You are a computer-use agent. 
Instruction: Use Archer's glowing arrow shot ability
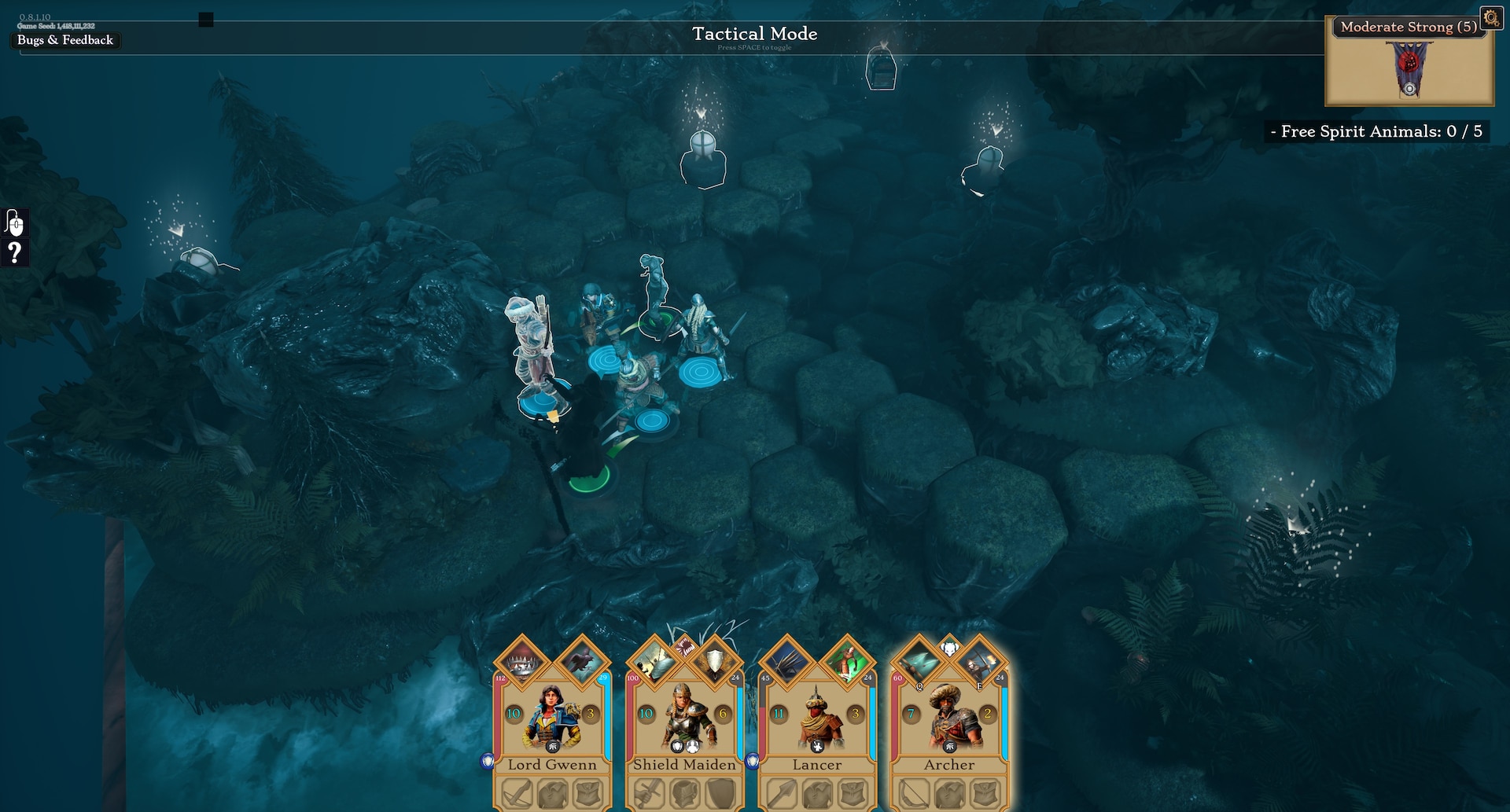(919, 662)
